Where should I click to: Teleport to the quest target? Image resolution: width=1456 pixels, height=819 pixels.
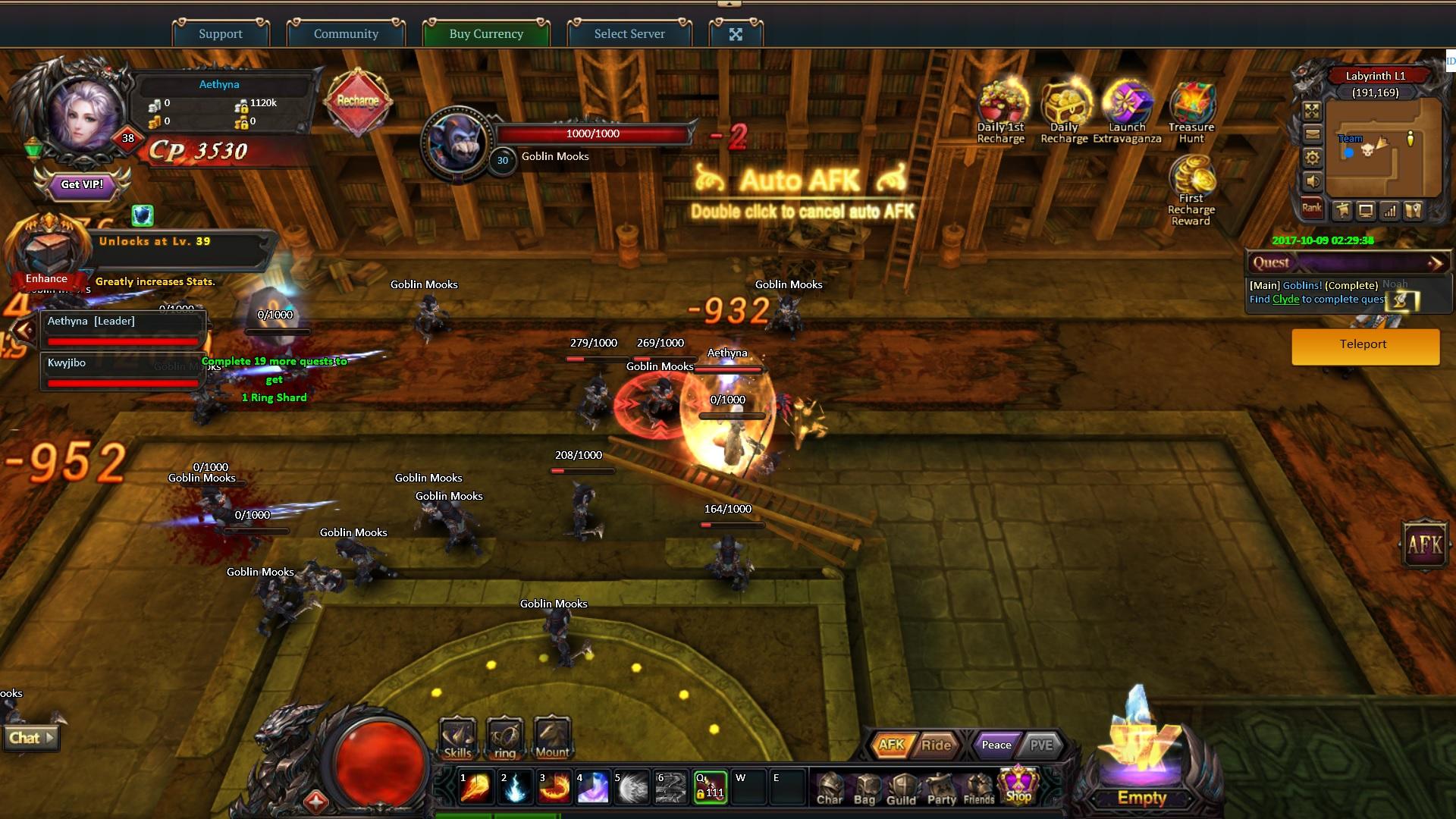(x=1365, y=345)
